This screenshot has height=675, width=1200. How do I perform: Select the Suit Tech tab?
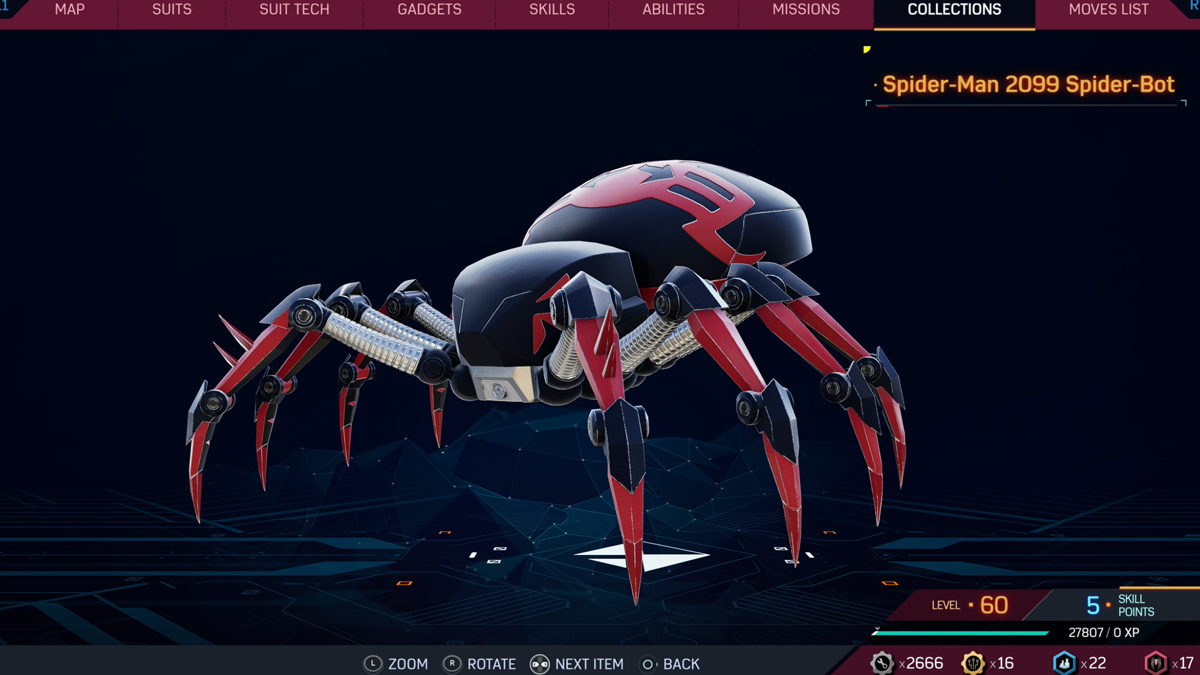(294, 10)
